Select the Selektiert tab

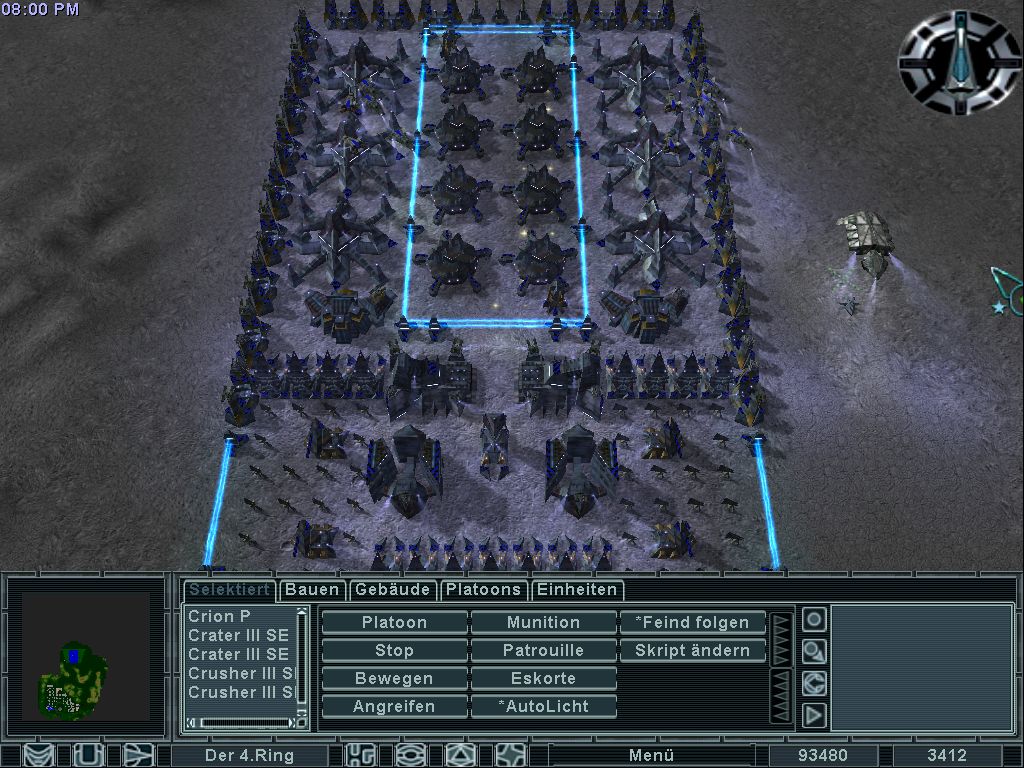228,590
